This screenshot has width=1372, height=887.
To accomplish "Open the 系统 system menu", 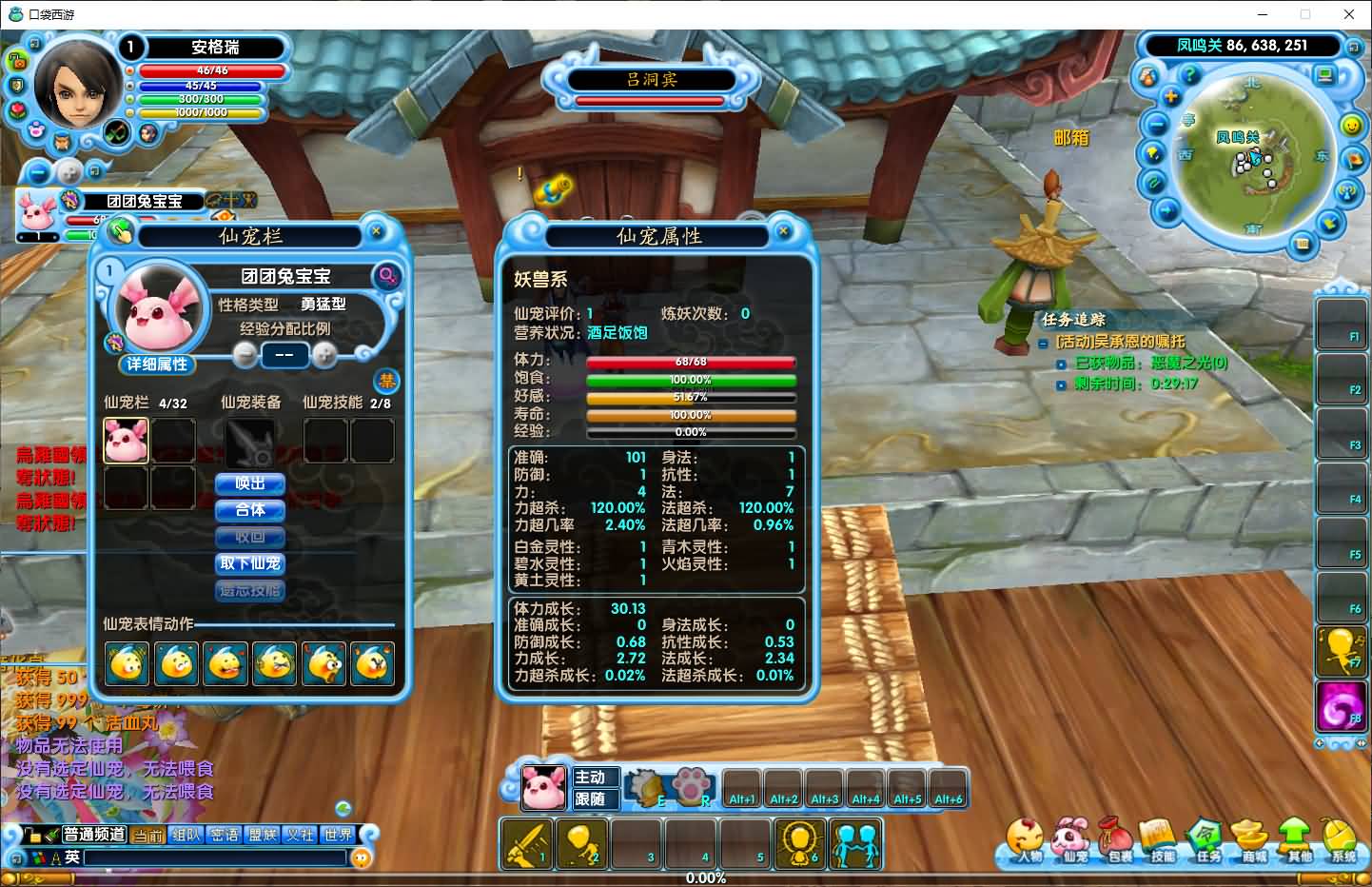I will [x=1342, y=841].
